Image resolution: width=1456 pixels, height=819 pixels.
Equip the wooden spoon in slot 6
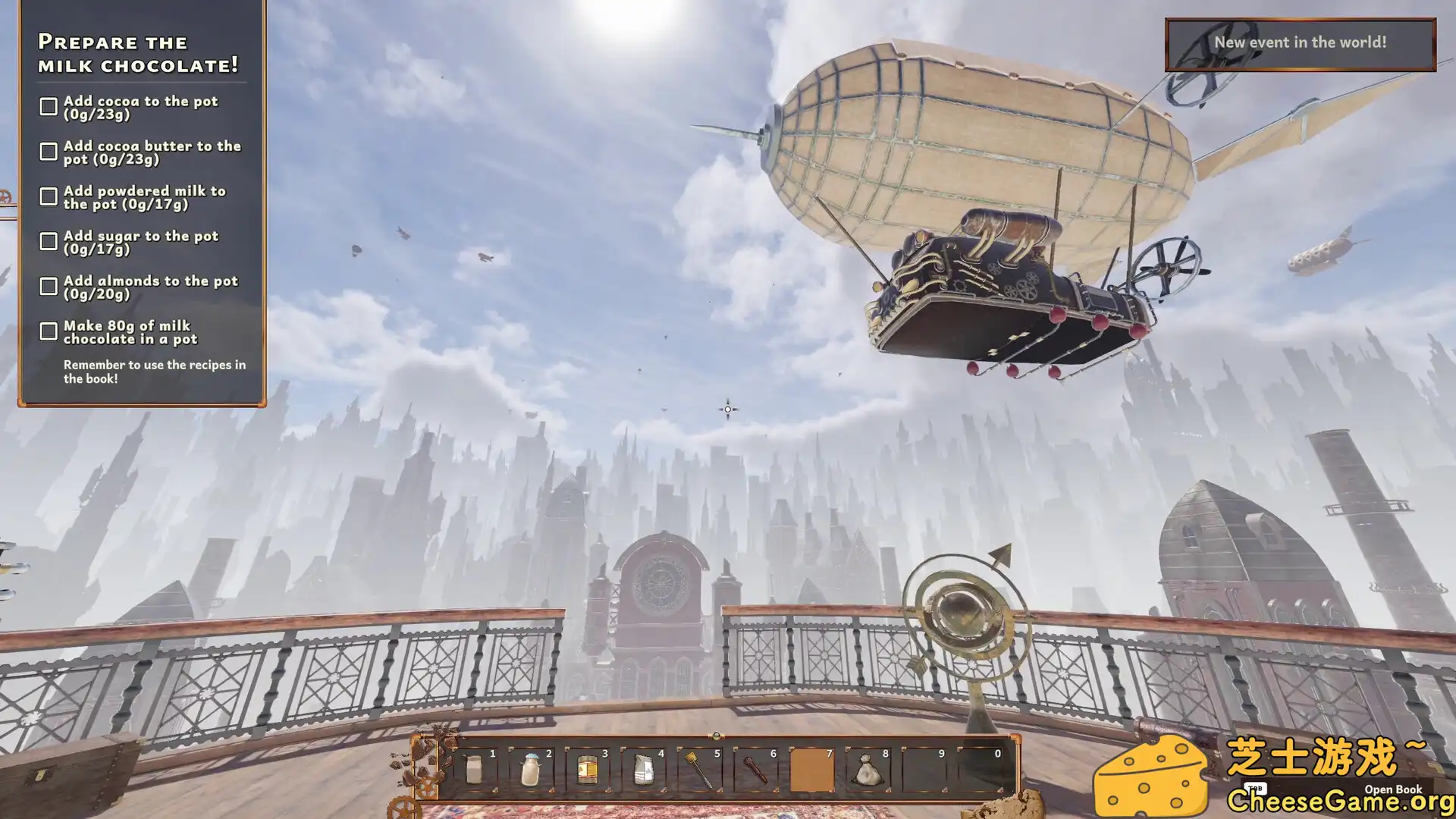pos(755,770)
